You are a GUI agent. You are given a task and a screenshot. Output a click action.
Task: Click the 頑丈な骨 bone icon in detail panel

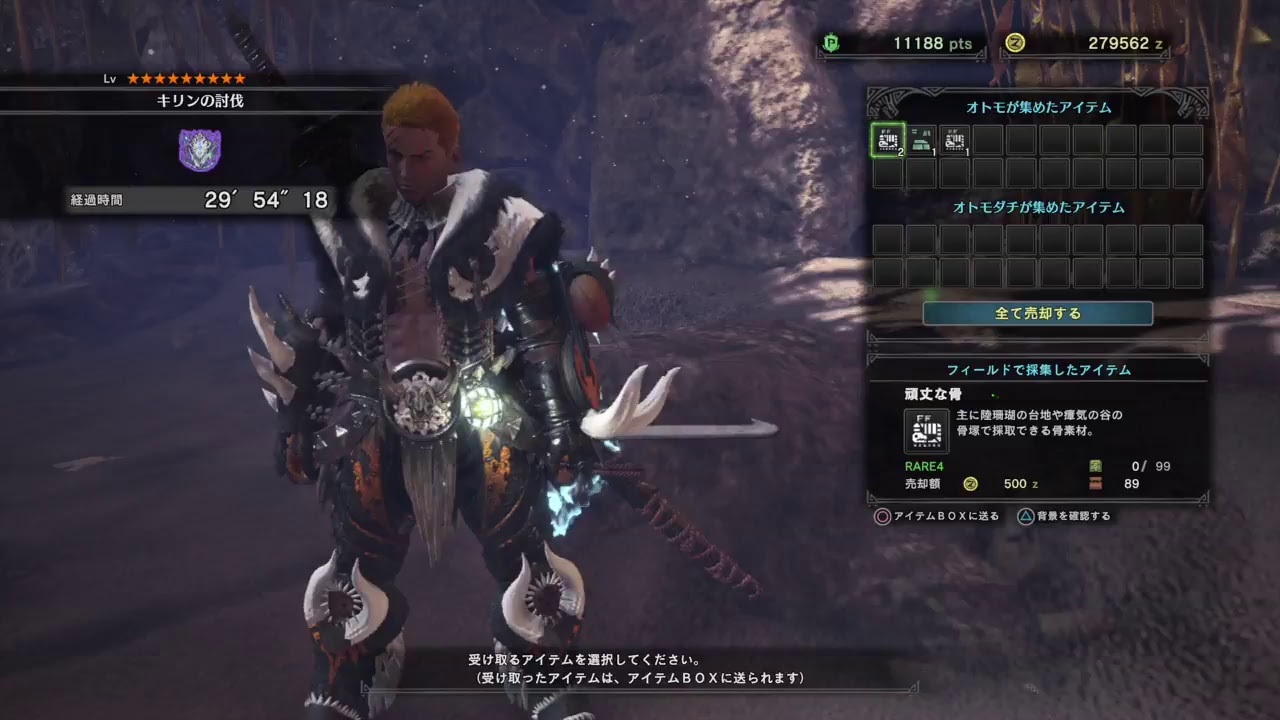pyautogui.click(x=925, y=432)
